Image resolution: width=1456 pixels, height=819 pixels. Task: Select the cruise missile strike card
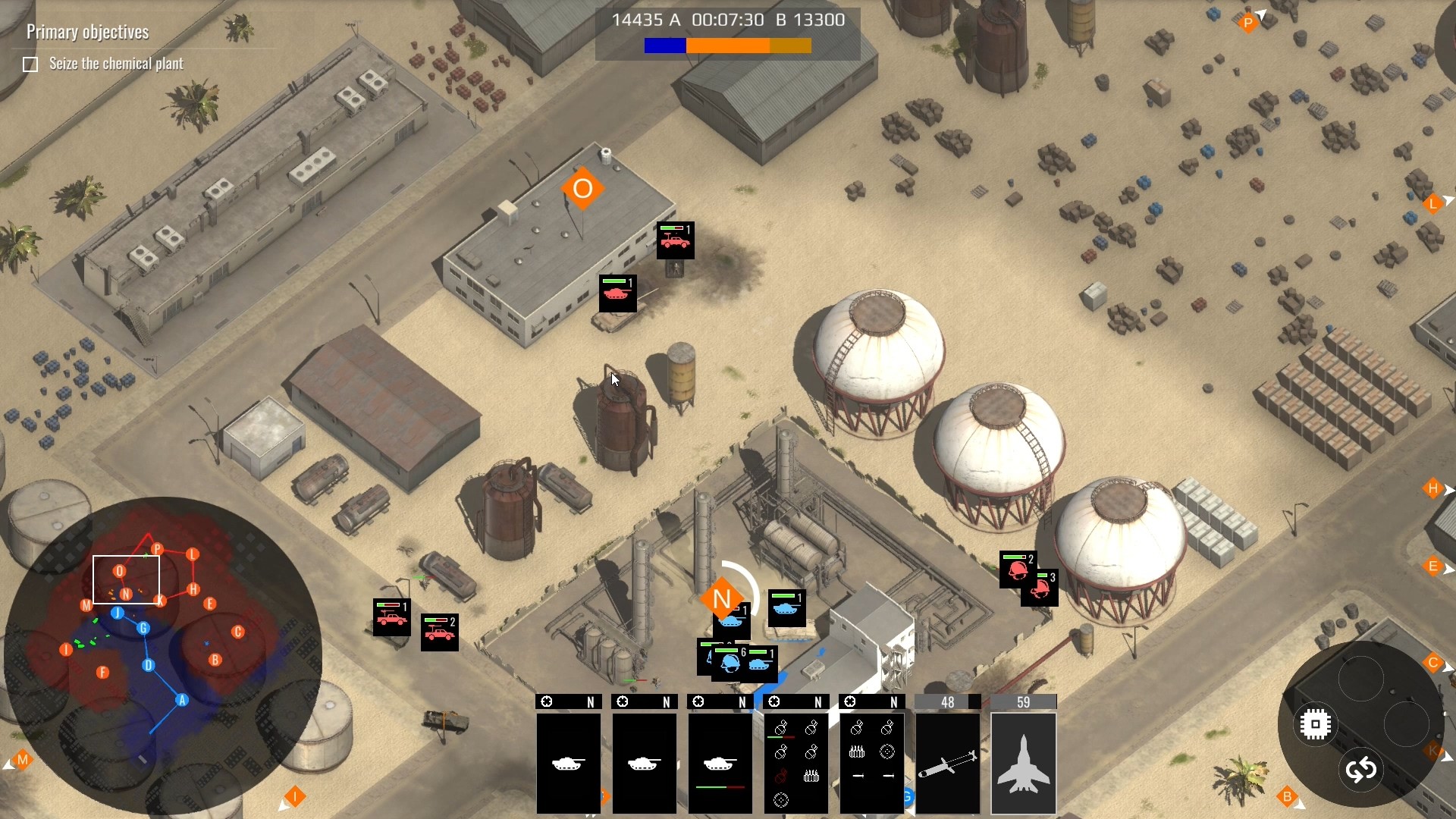(x=947, y=762)
